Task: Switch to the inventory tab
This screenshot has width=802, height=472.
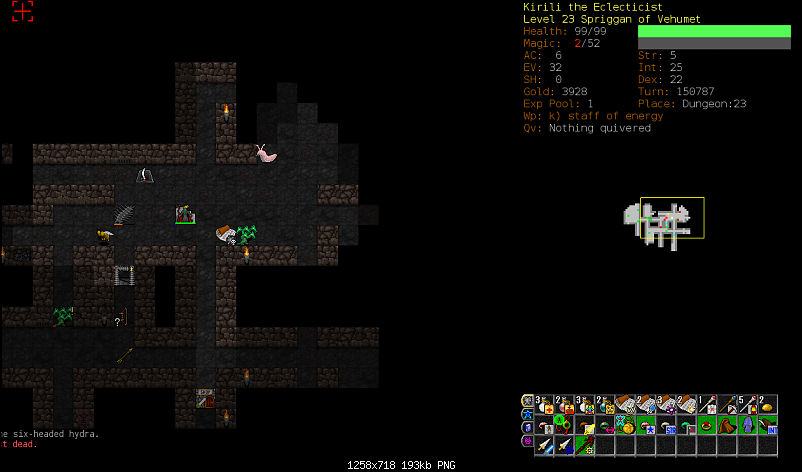Action: pyautogui.click(x=527, y=400)
